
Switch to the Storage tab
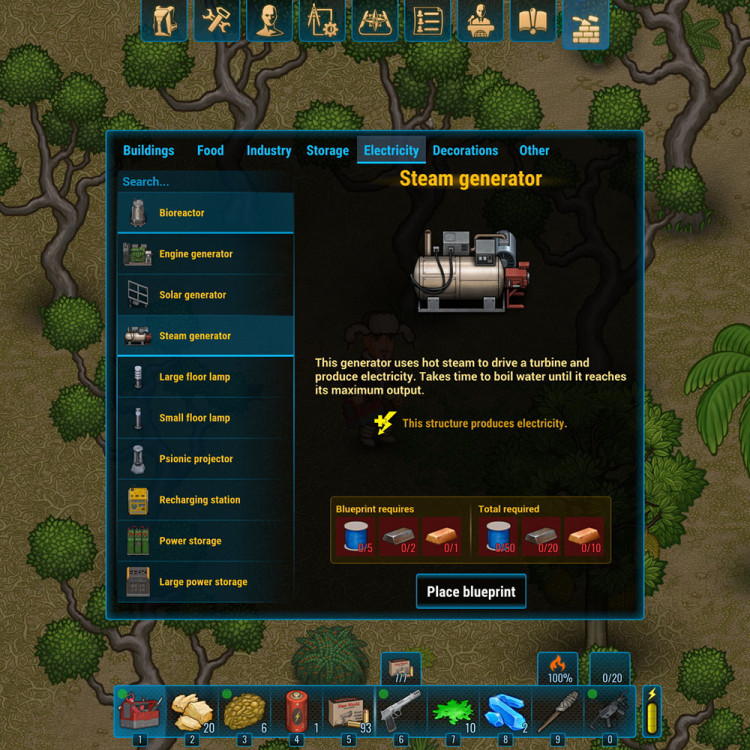tap(327, 151)
